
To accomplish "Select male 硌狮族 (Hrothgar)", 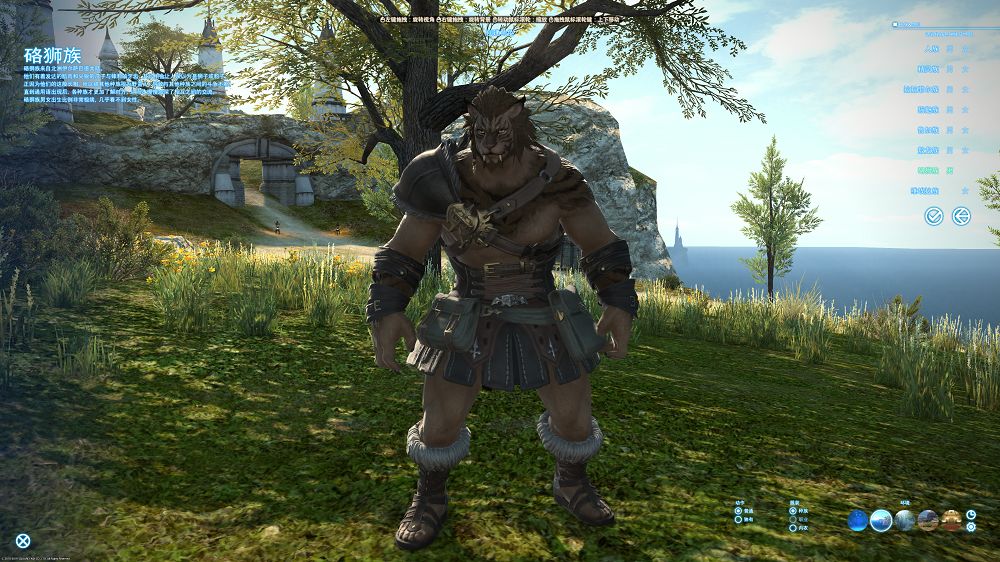I will pos(949,170).
